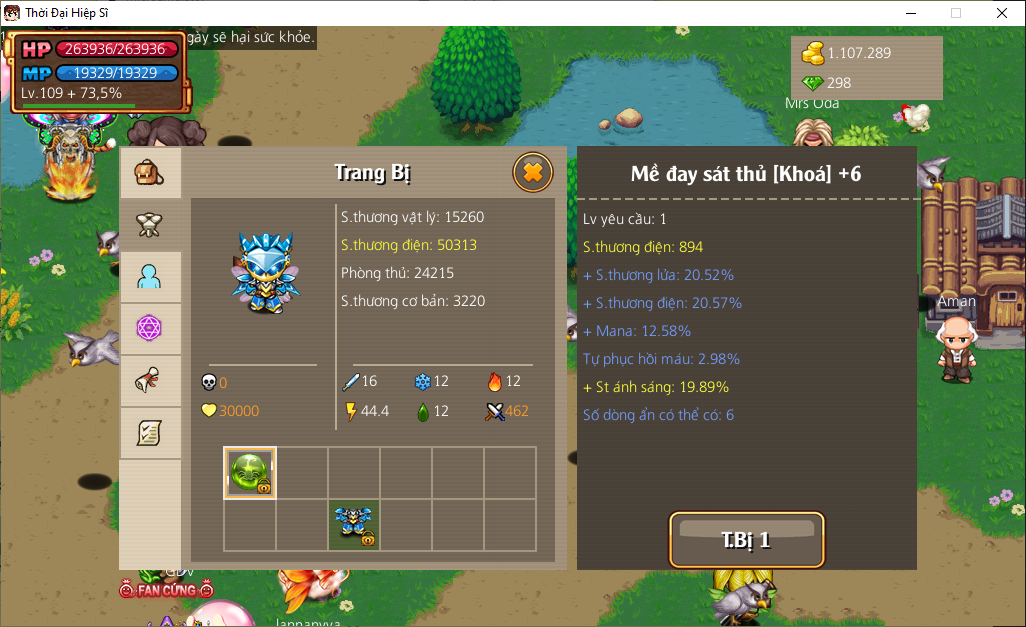This screenshot has width=1026, height=627.
Task: Close the Trang Bị equipment panel
Action: [532, 173]
